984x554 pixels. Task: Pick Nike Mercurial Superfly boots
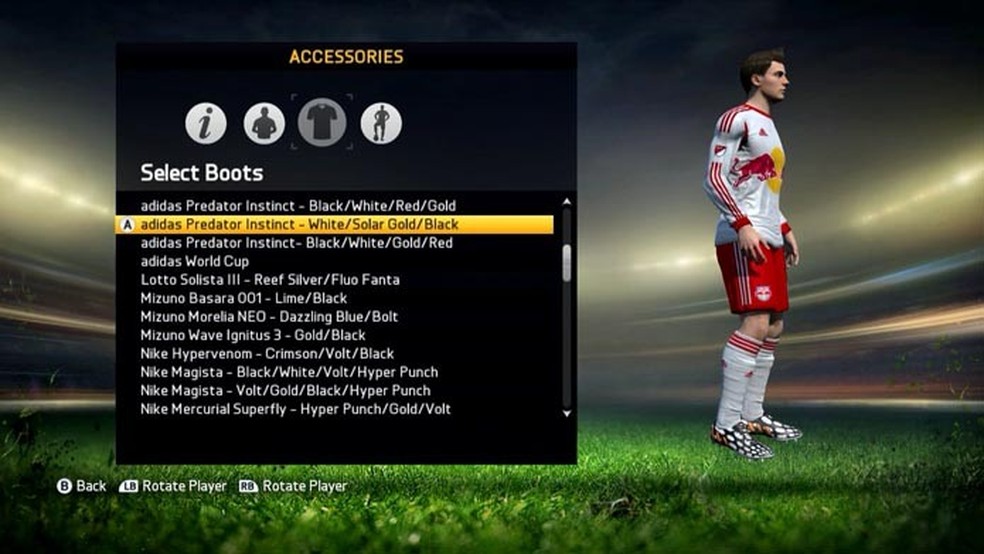tap(295, 409)
